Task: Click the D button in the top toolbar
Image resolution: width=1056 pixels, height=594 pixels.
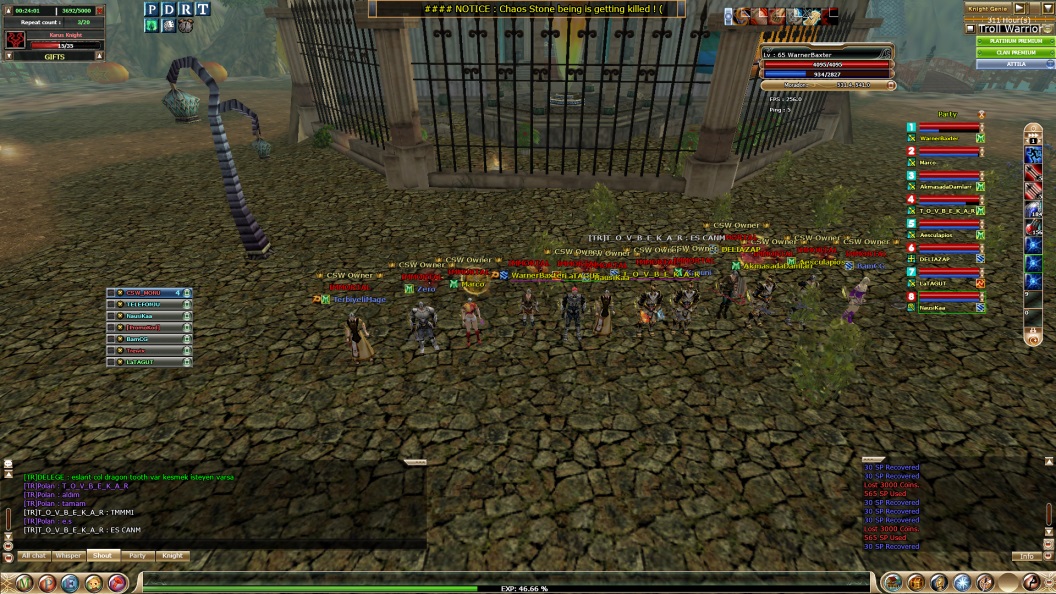Action: (168, 9)
